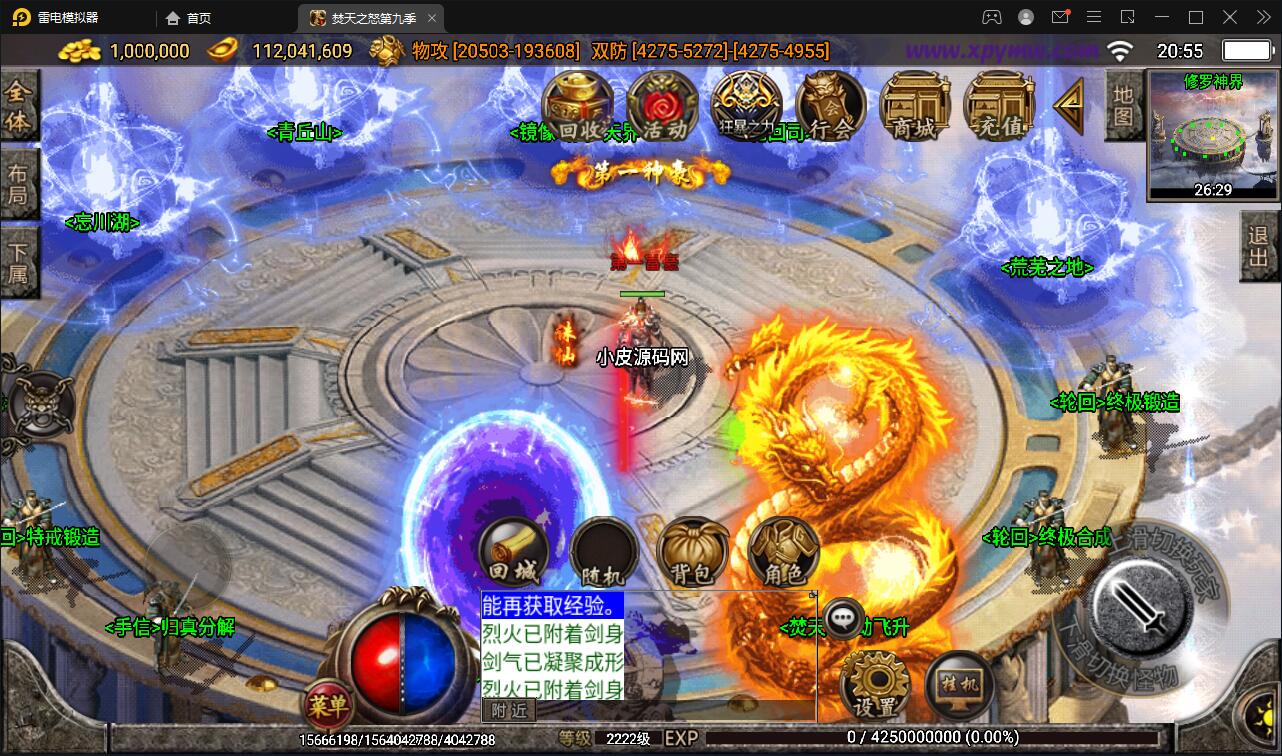Viewport: 1282px width, 756px height.
Task: Open the 商城 shop
Action: point(914,106)
